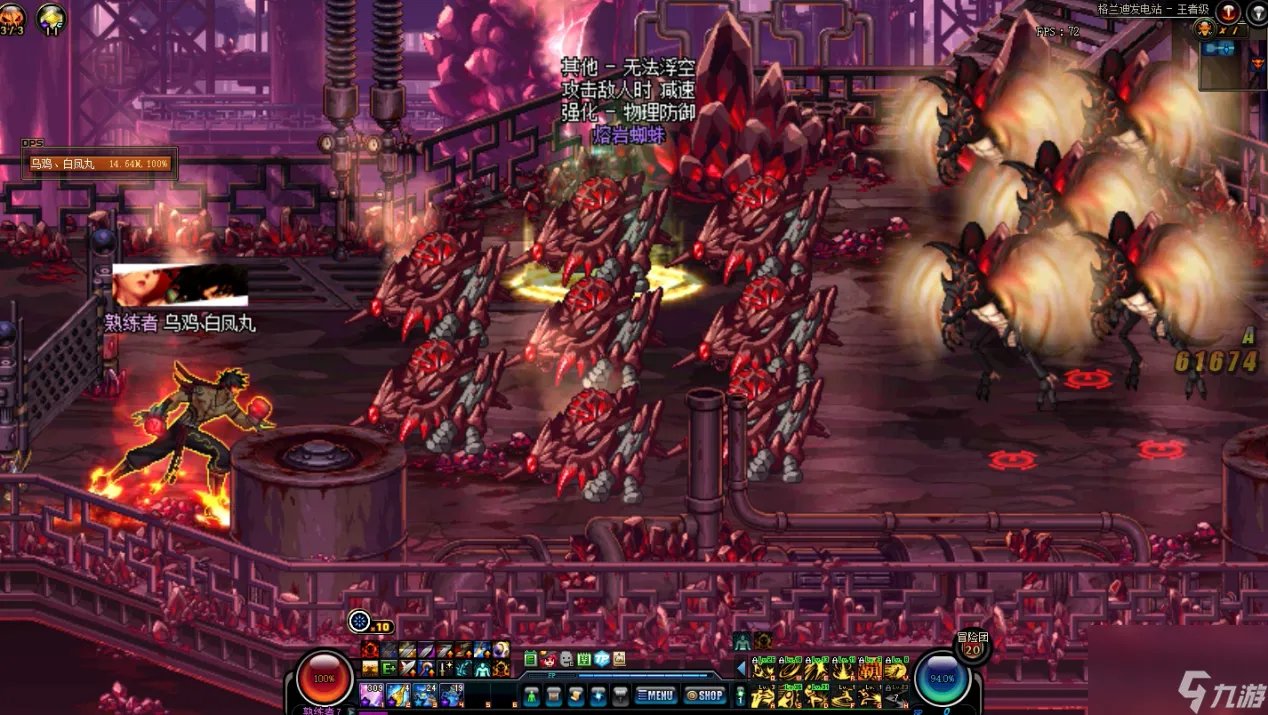Use the consumable slot showing 309
Image resolution: width=1268 pixels, height=715 pixels.
coord(372,693)
